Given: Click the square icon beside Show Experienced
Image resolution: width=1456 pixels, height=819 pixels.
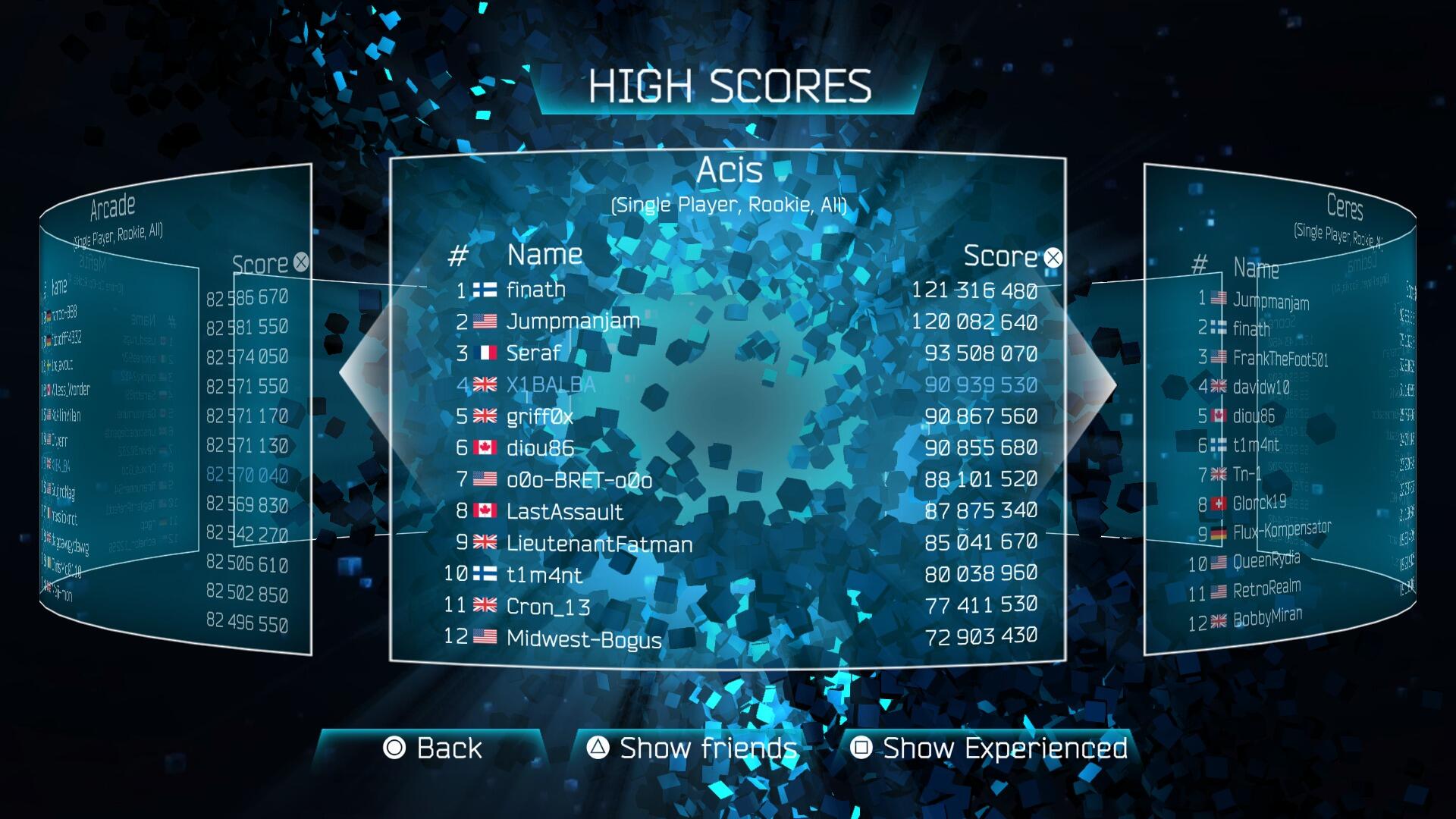Looking at the screenshot, I should coord(861,748).
